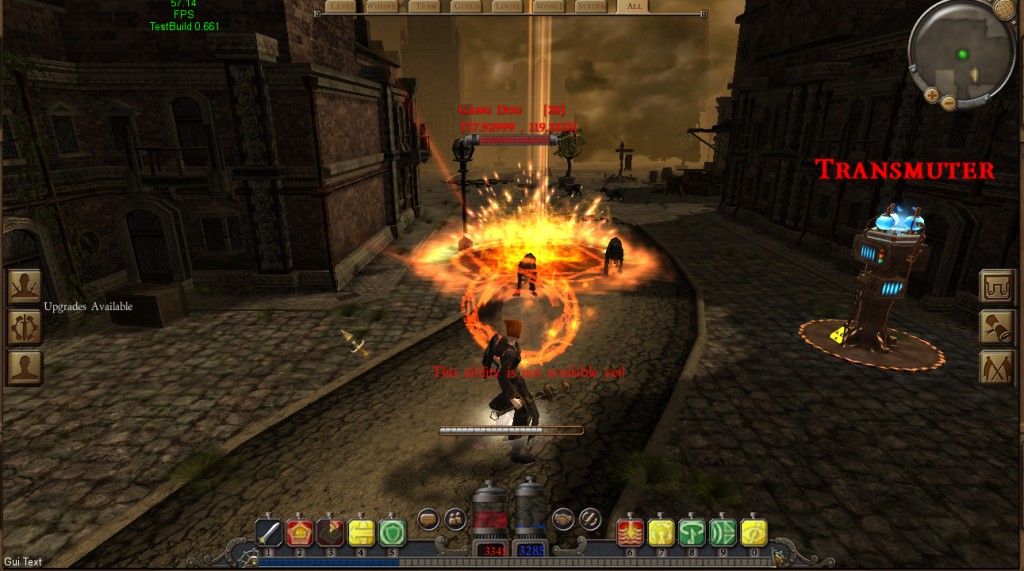Open the handshake trade button
1024x571 pixels.
point(562,518)
